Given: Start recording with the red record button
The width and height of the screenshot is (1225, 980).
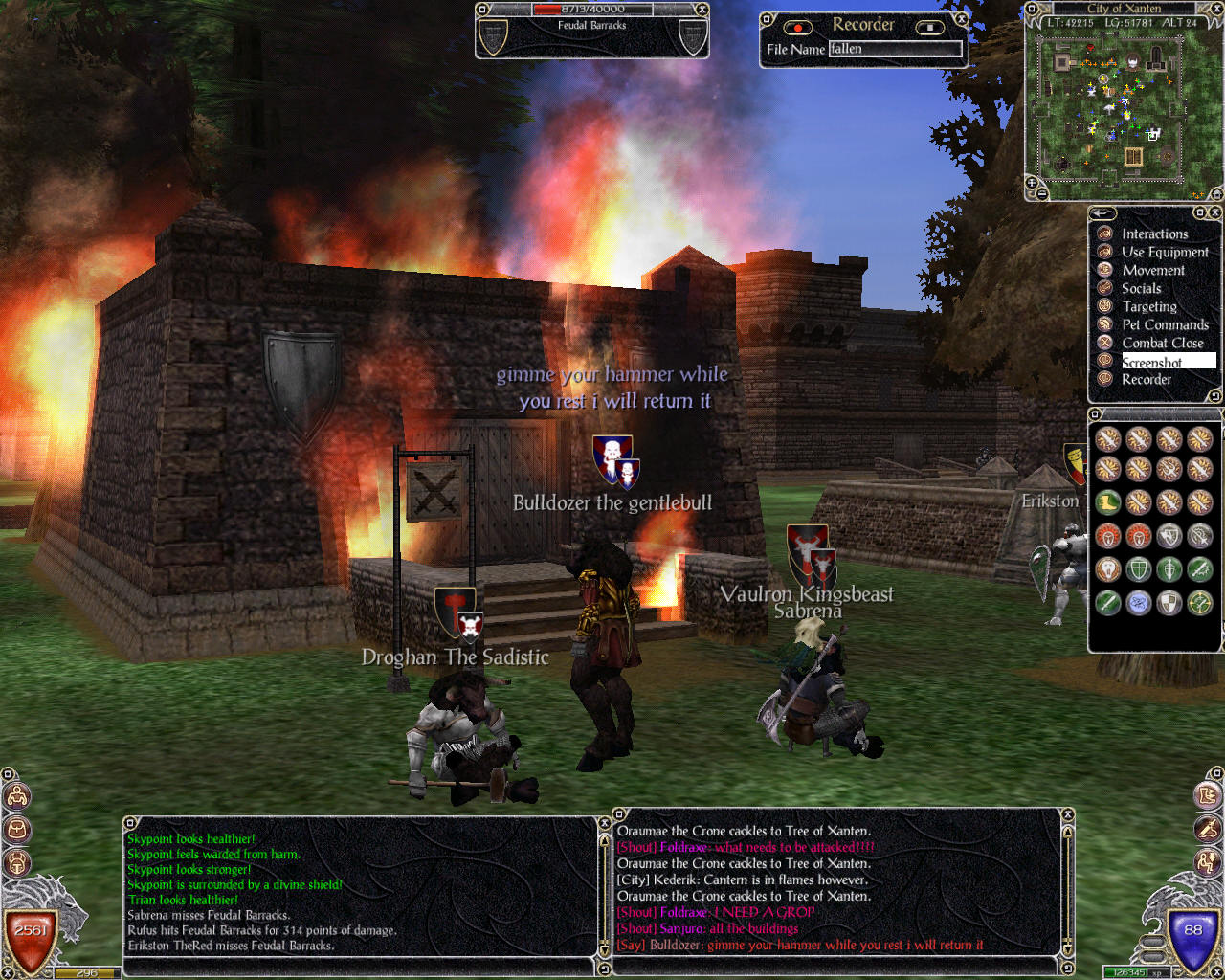Looking at the screenshot, I should [797, 27].
